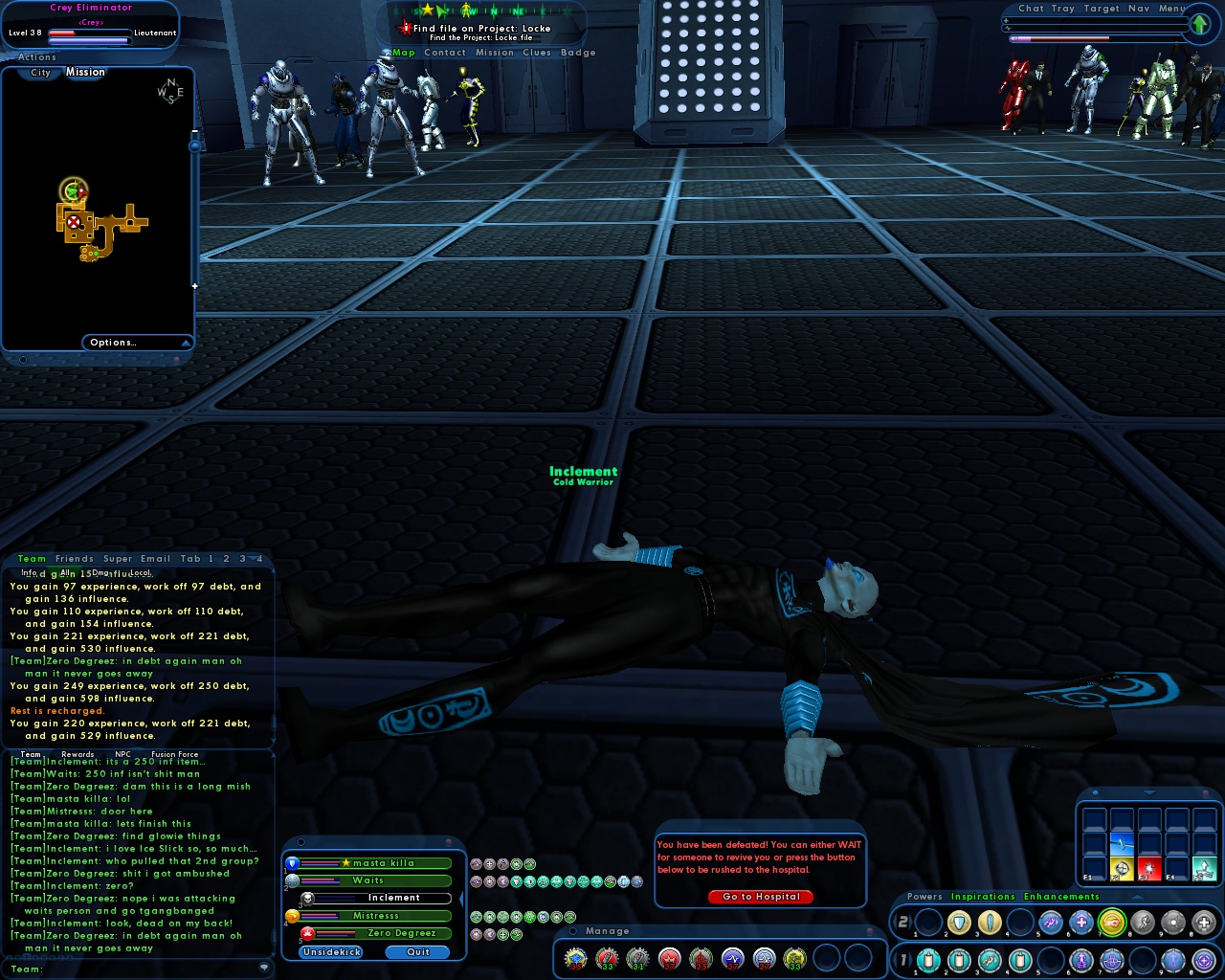This screenshot has height=980, width=1225.
Task: Click the star icon next to masta killa
Action: point(346,862)
